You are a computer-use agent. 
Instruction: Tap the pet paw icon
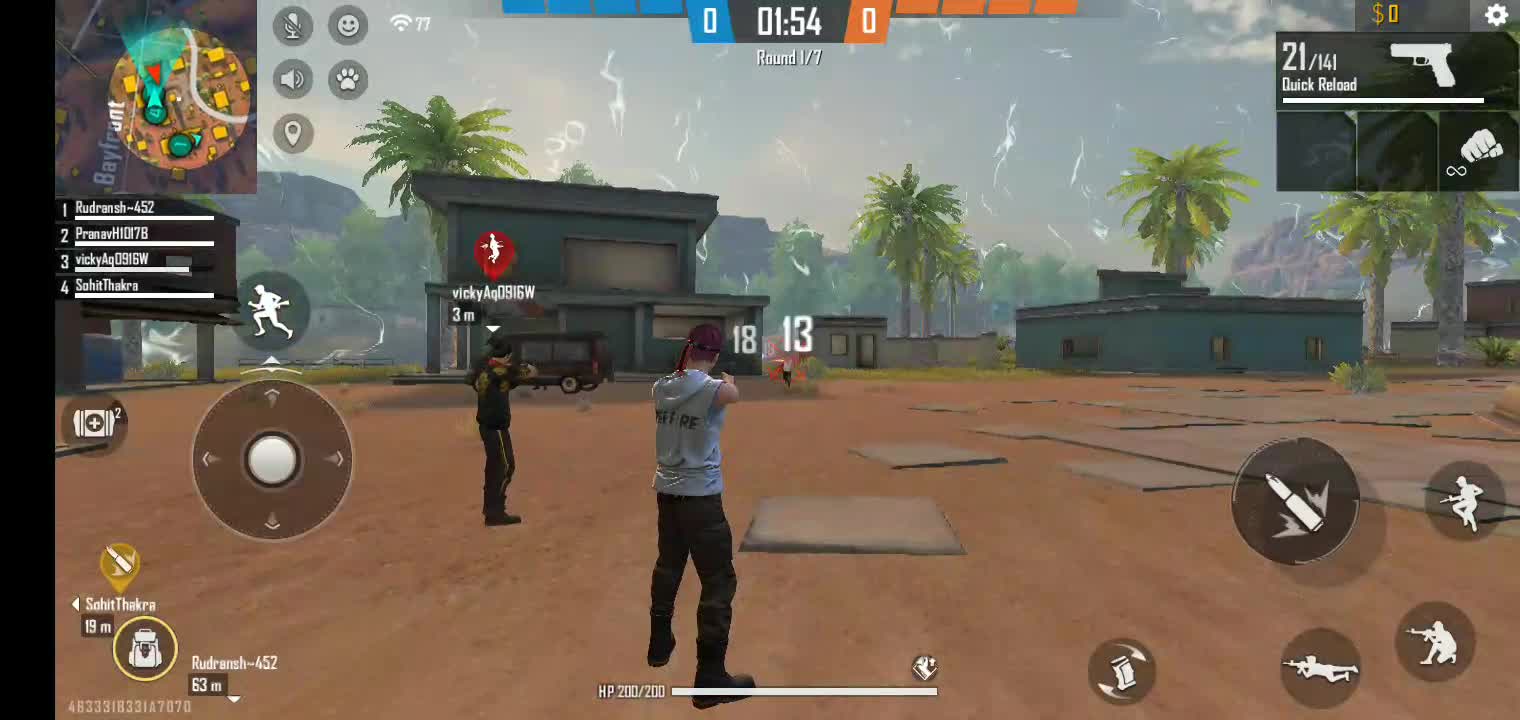click(x=348, y=79)
